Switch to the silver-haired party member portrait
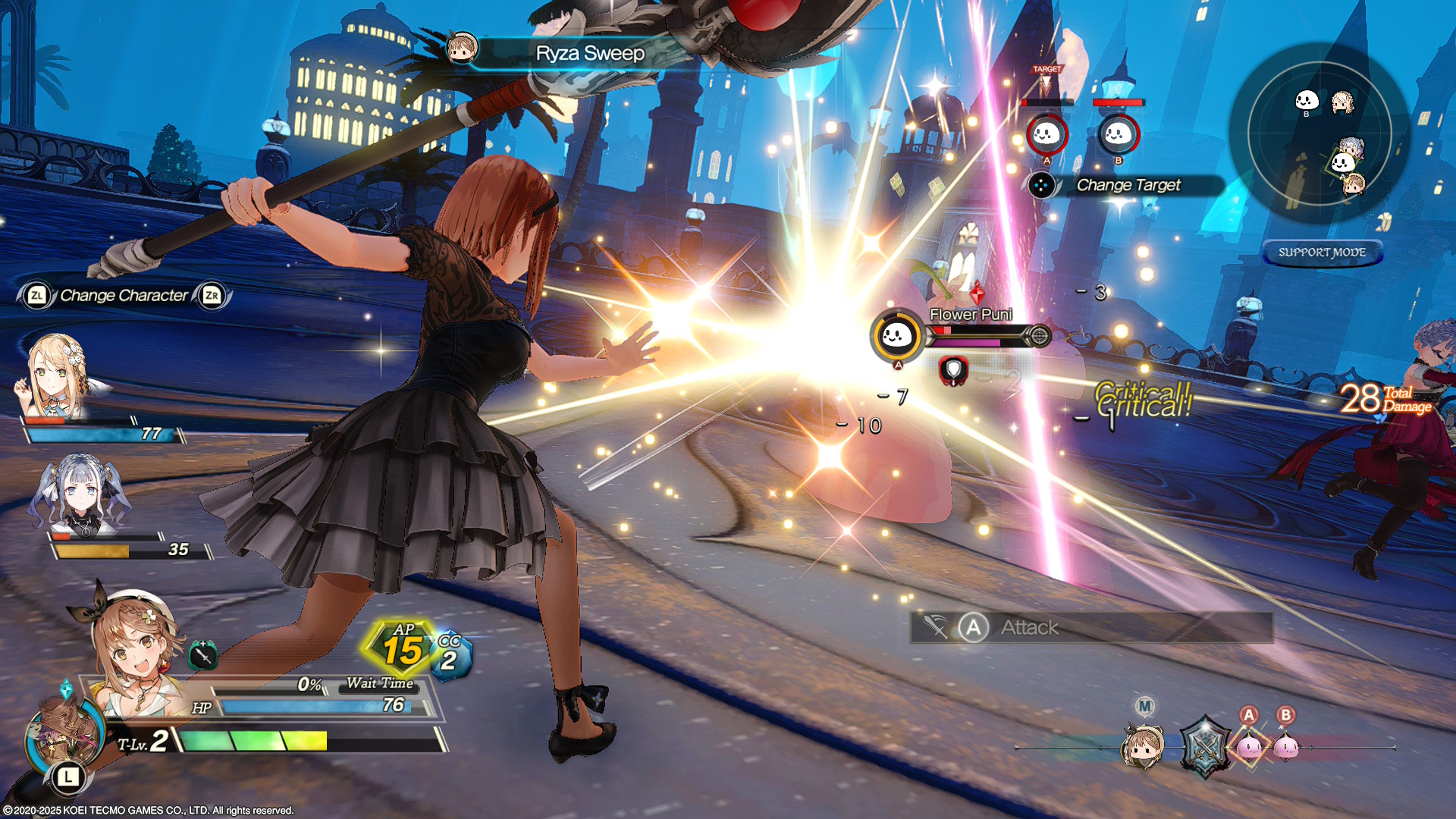The image size is (1456, 819). click(80, 493)
